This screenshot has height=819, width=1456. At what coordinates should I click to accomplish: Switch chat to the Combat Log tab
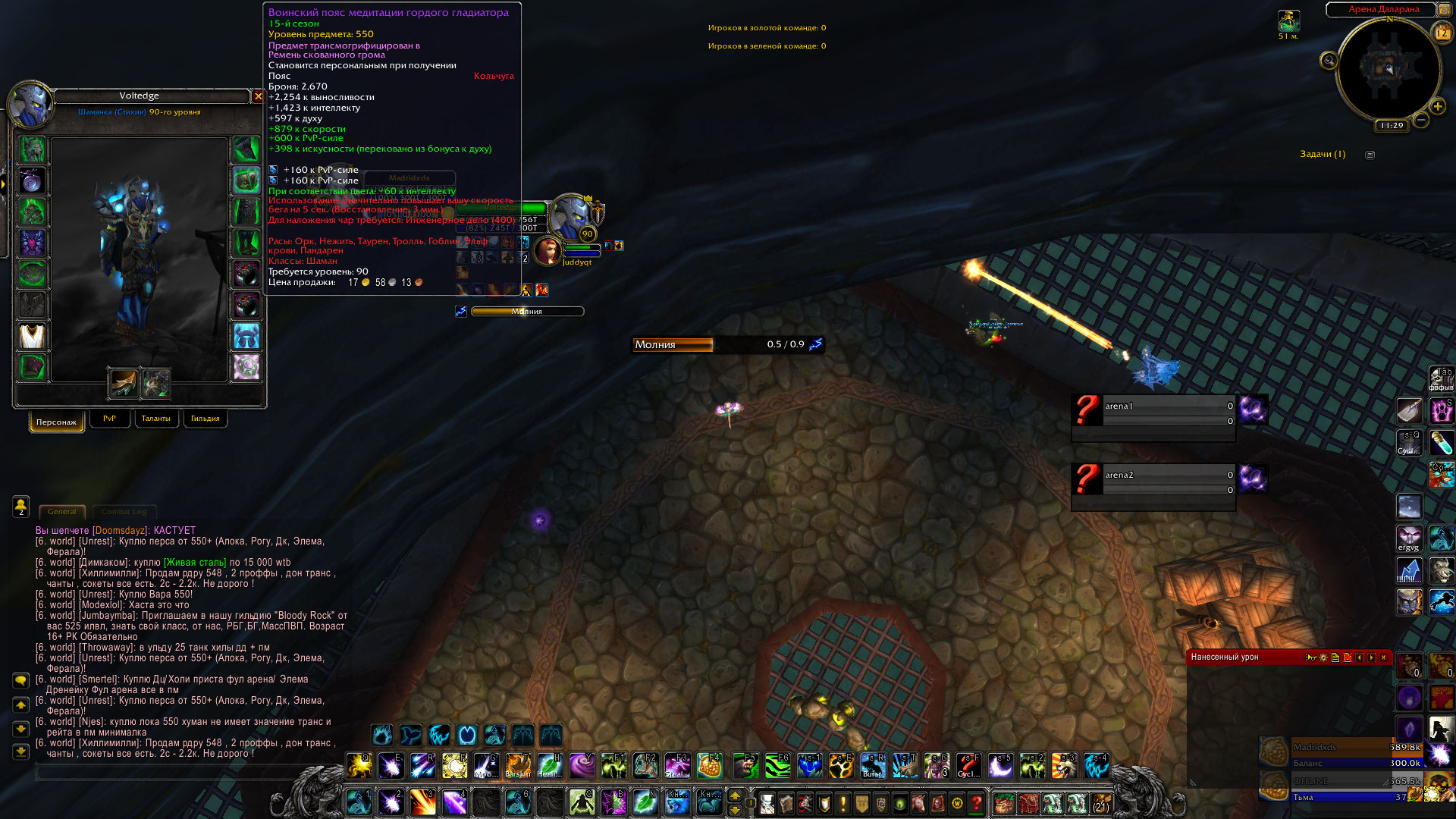coord(124,512)
